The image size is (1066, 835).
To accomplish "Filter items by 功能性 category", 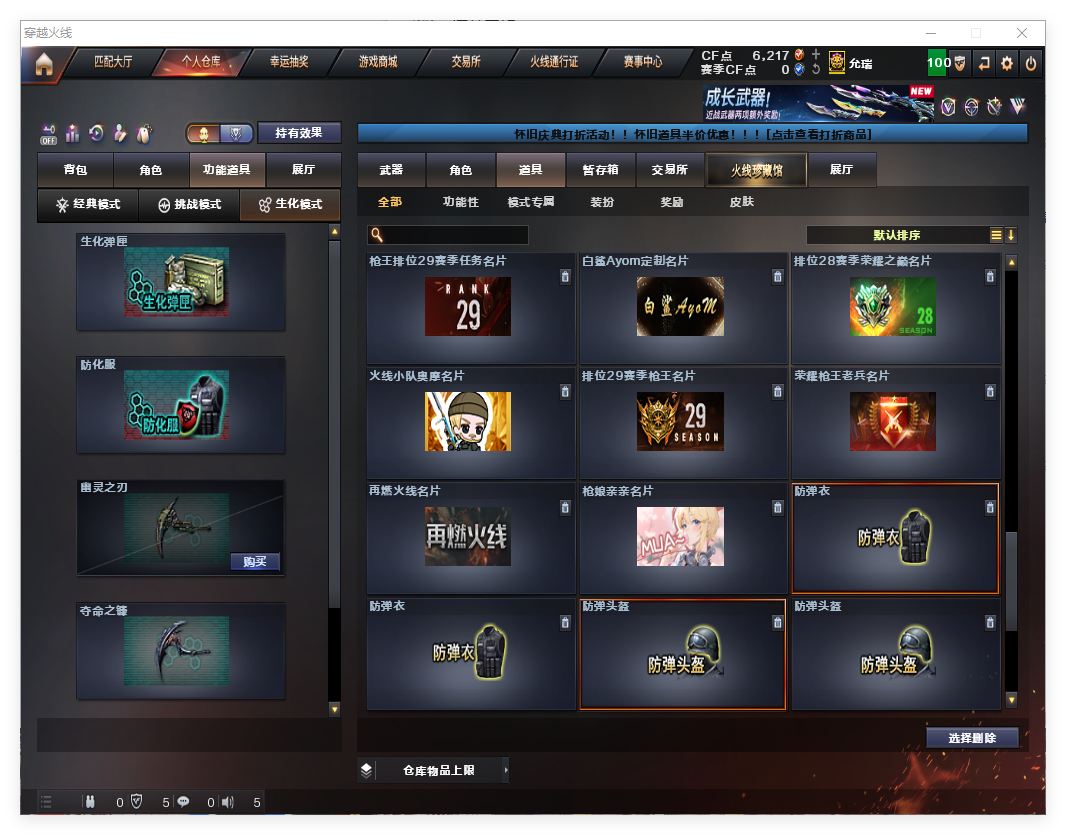I will point(461,202).
